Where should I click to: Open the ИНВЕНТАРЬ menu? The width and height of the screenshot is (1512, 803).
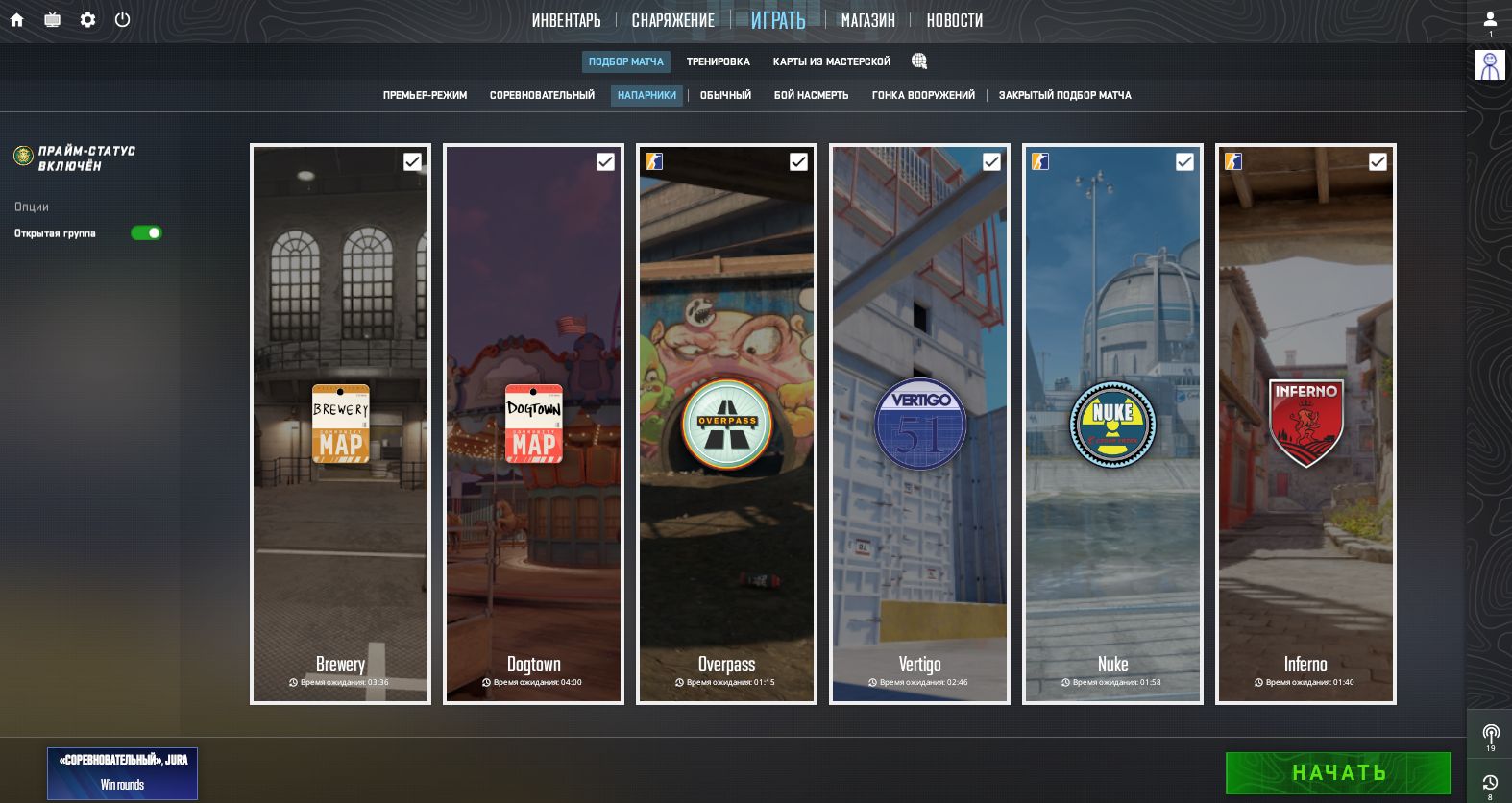pyautogui.click(x=566, y=20)
